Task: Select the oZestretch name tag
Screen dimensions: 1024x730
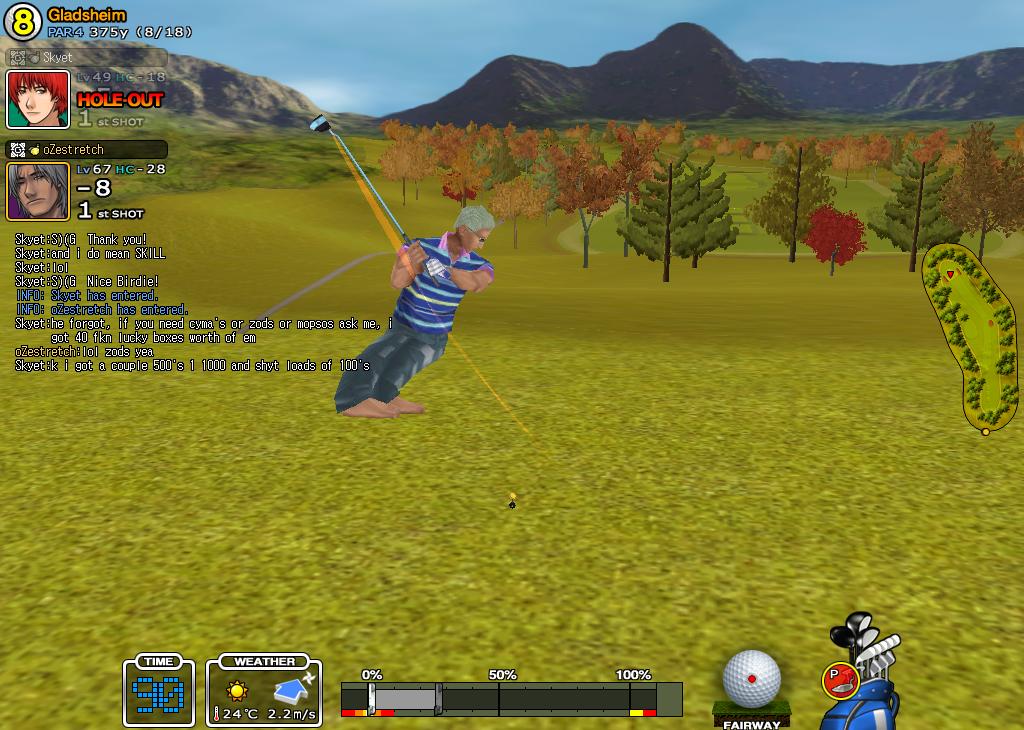Action: point(87,149)
